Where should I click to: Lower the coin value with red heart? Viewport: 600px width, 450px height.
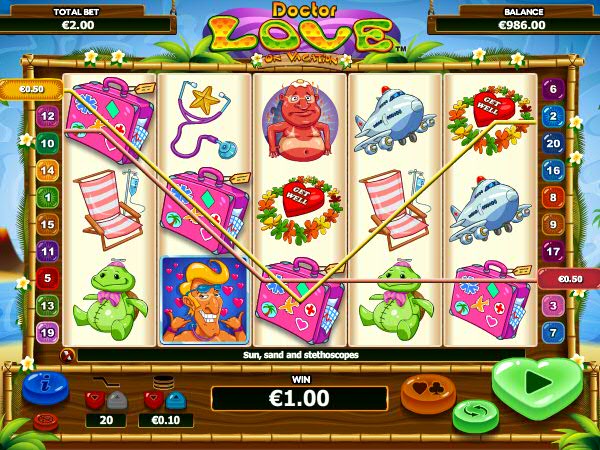153,400
